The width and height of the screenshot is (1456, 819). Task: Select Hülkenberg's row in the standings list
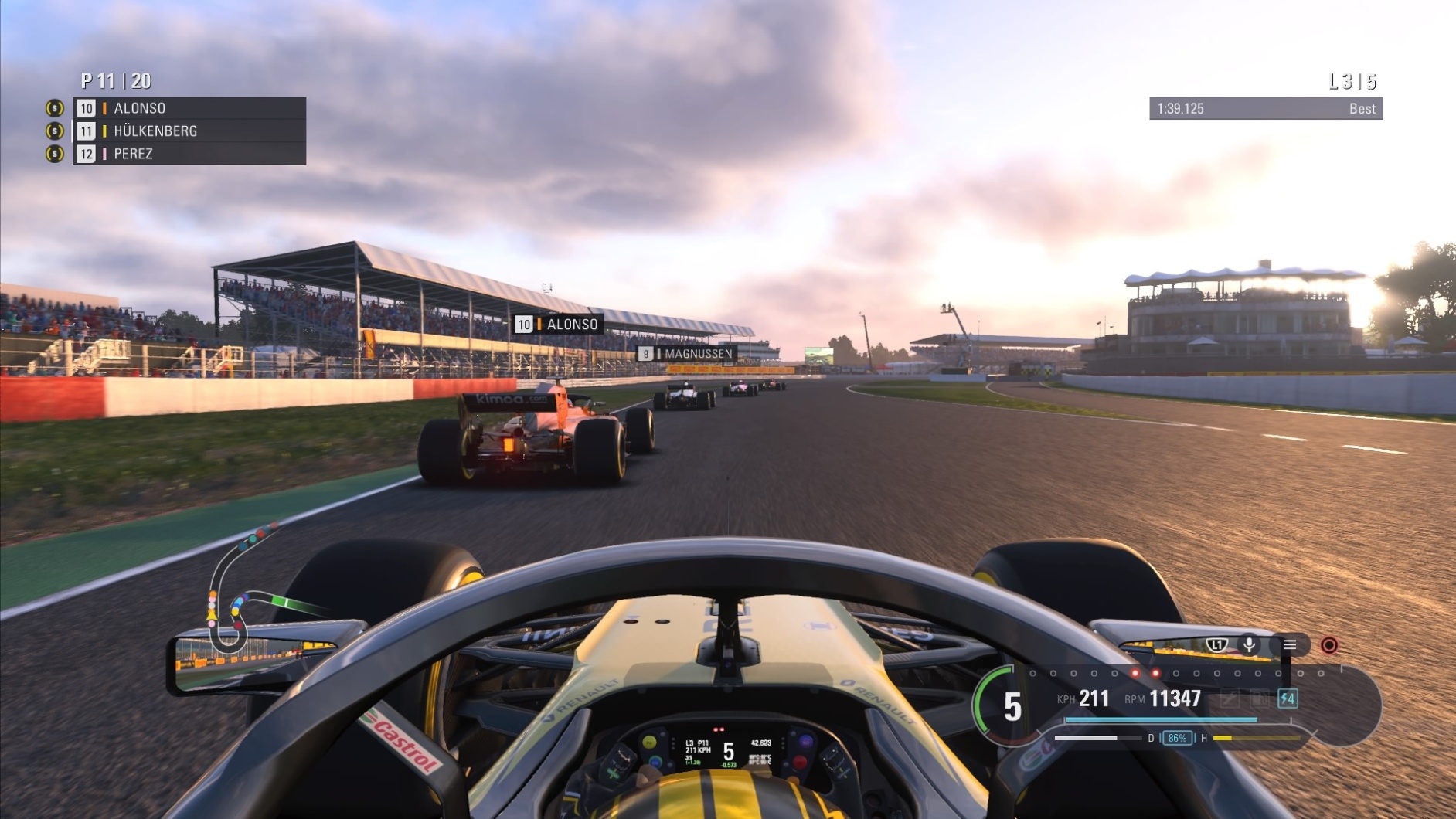pos(189,131)
